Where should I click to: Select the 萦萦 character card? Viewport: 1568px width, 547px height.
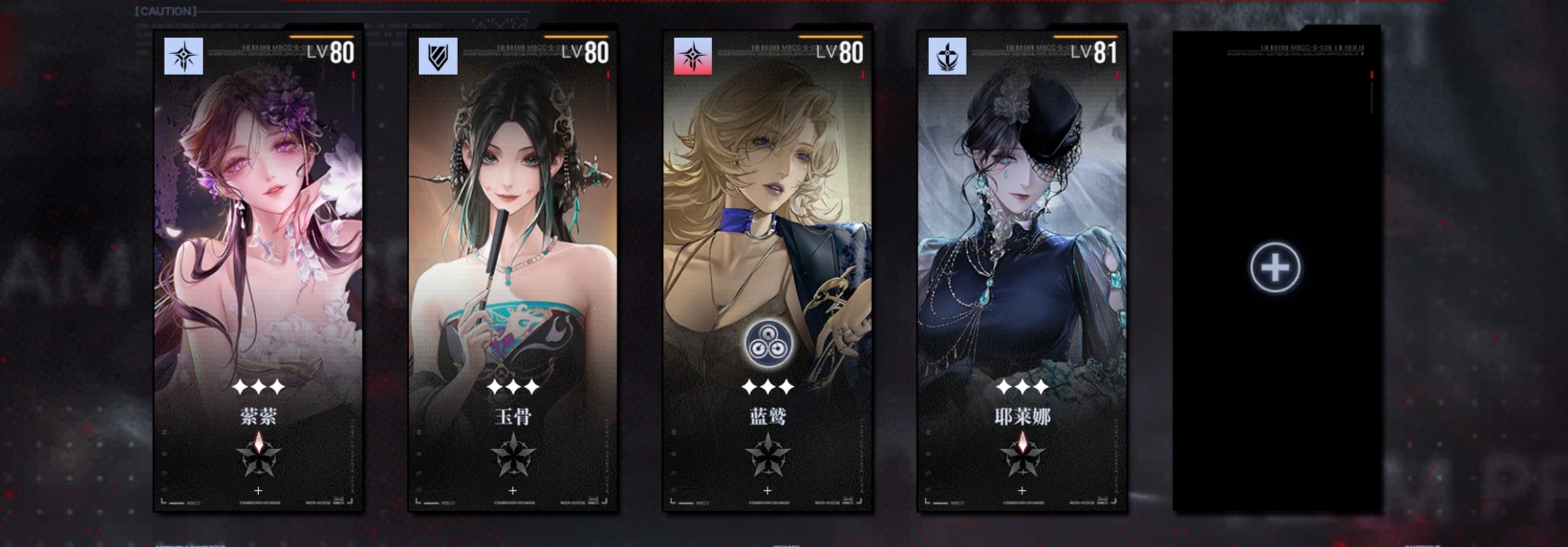pos(259,270)
